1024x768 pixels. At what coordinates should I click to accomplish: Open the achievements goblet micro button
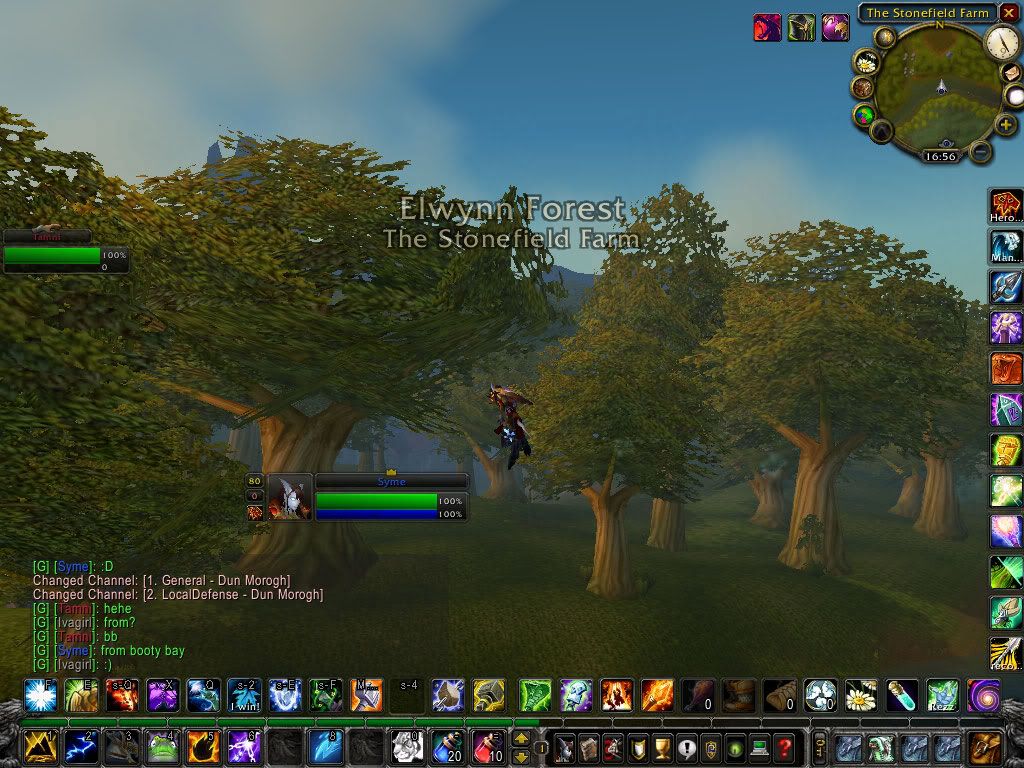662,747
